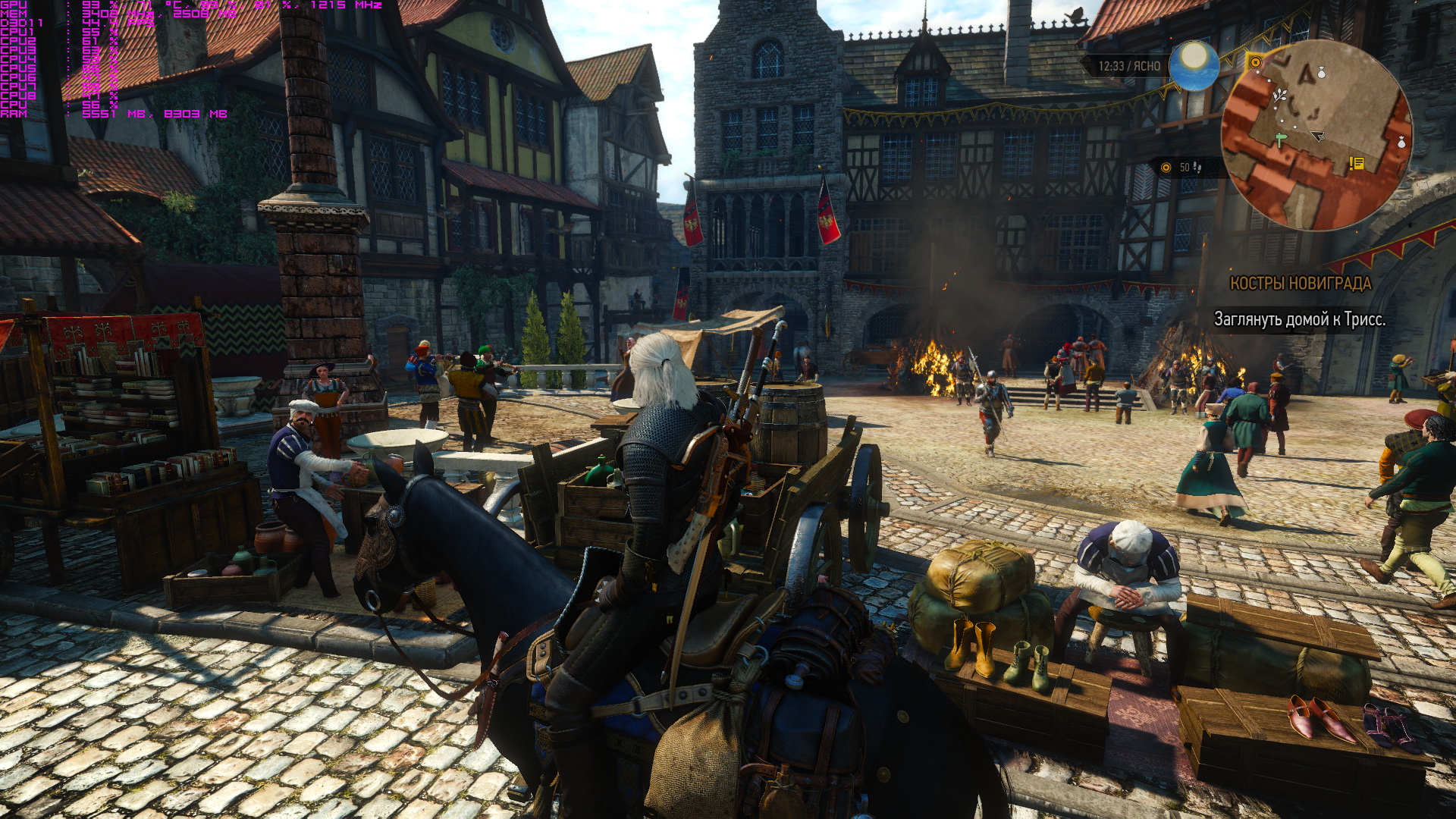
Task: Click the yellow notice board marker
Action: [1357, 163]
